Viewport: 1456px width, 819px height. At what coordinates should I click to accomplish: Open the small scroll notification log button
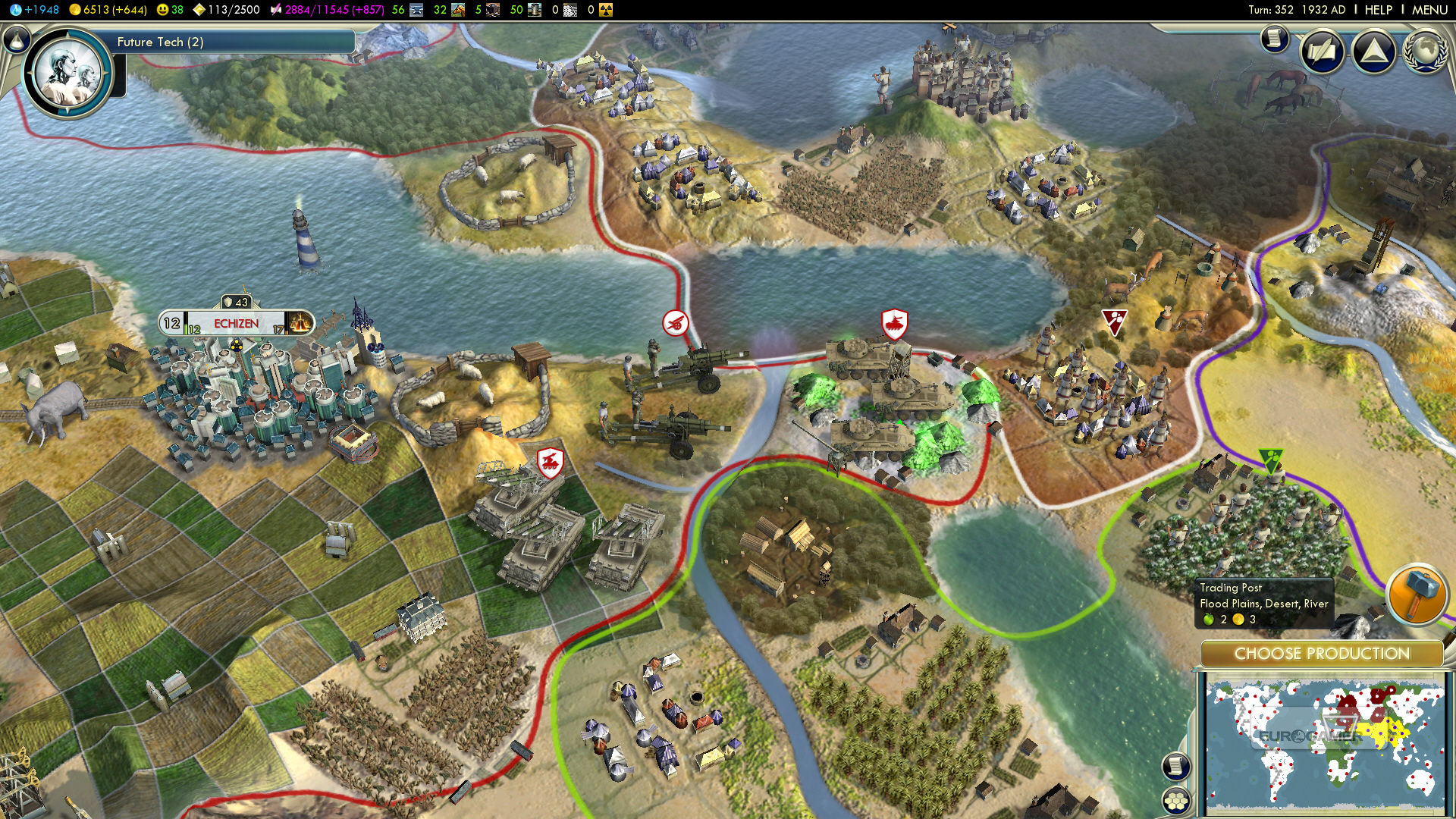[1275, 38]
